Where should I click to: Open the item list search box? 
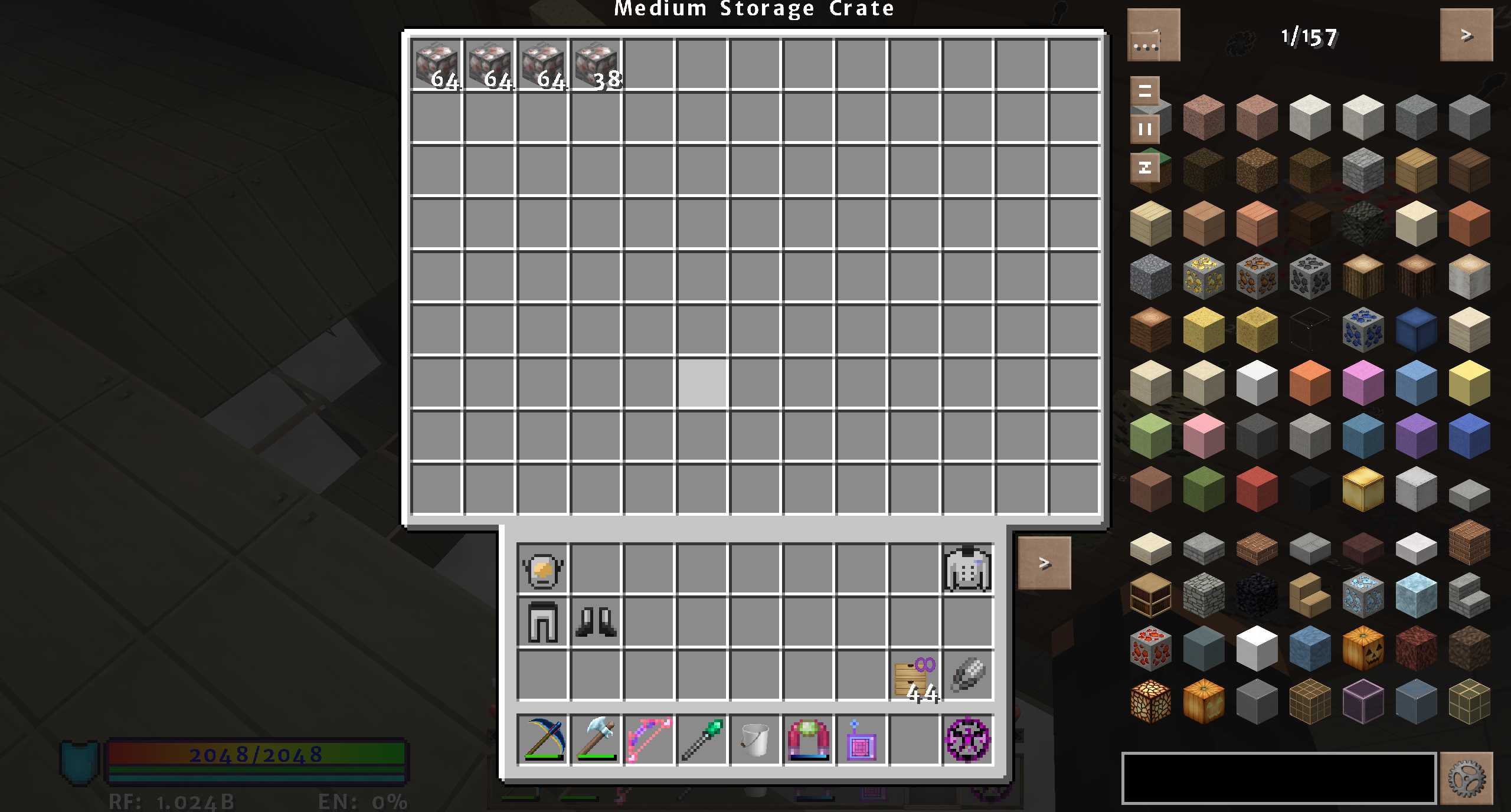pos(1278,778)
